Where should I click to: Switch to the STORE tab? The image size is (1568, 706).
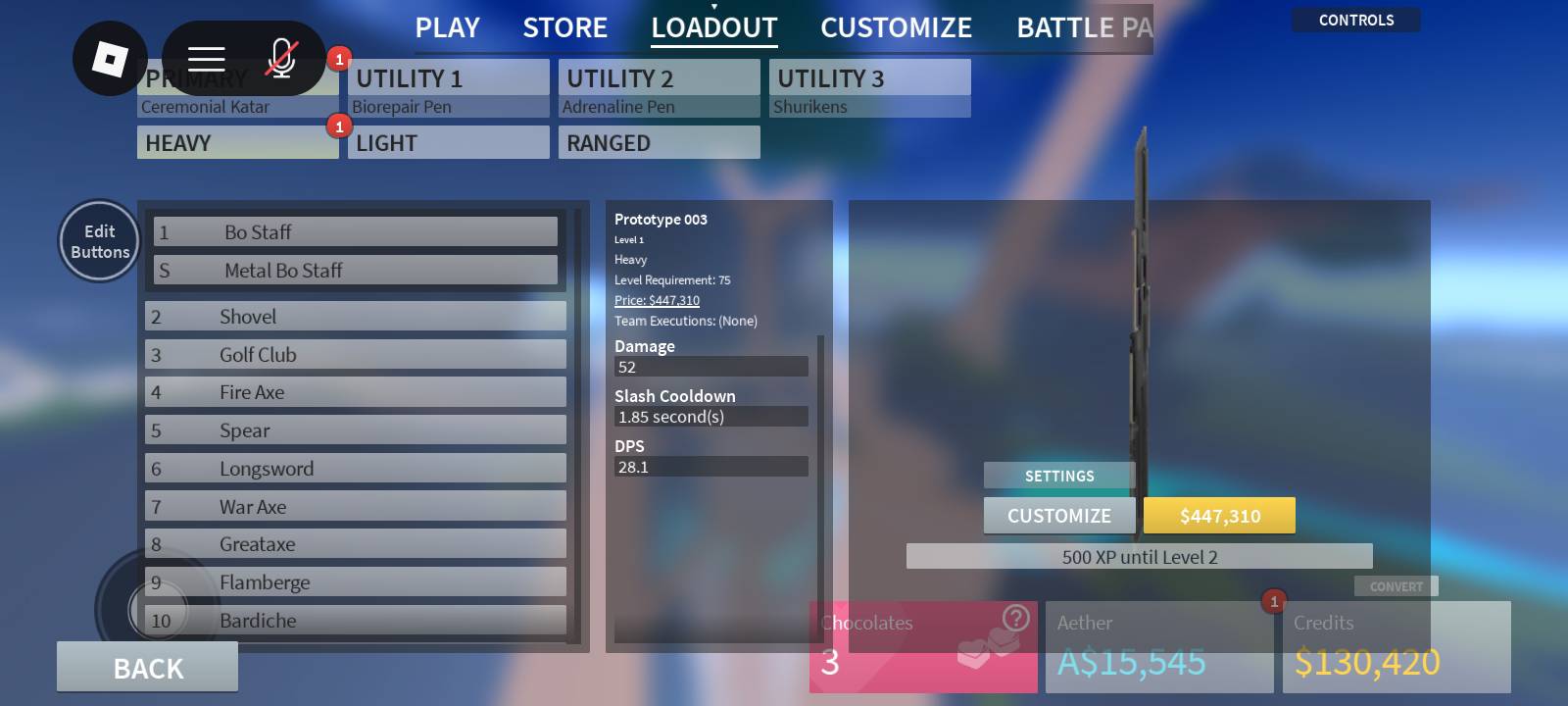click(x=565, y=27)
